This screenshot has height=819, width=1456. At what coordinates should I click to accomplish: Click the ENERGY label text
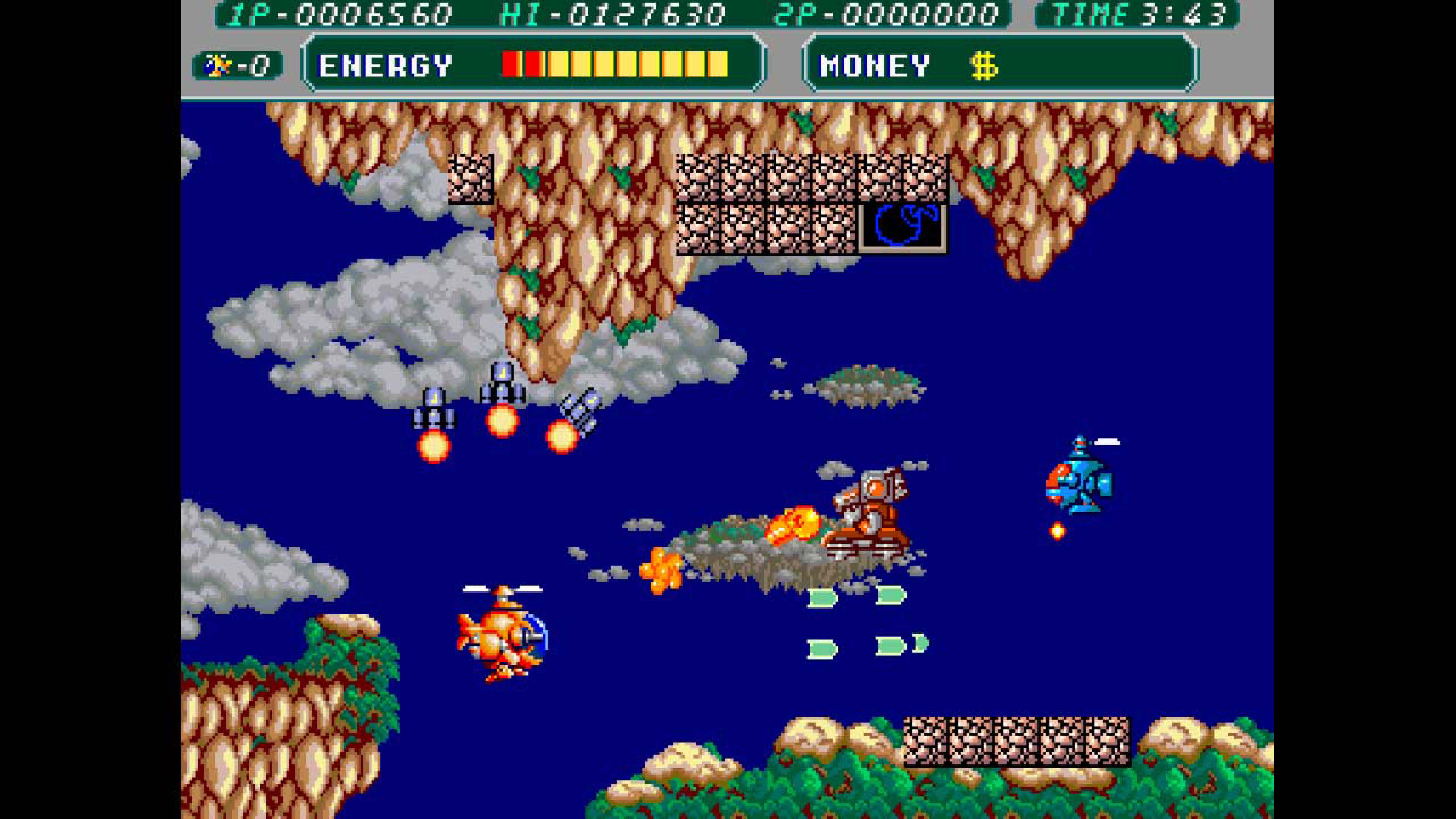click(x=384, y=66)
